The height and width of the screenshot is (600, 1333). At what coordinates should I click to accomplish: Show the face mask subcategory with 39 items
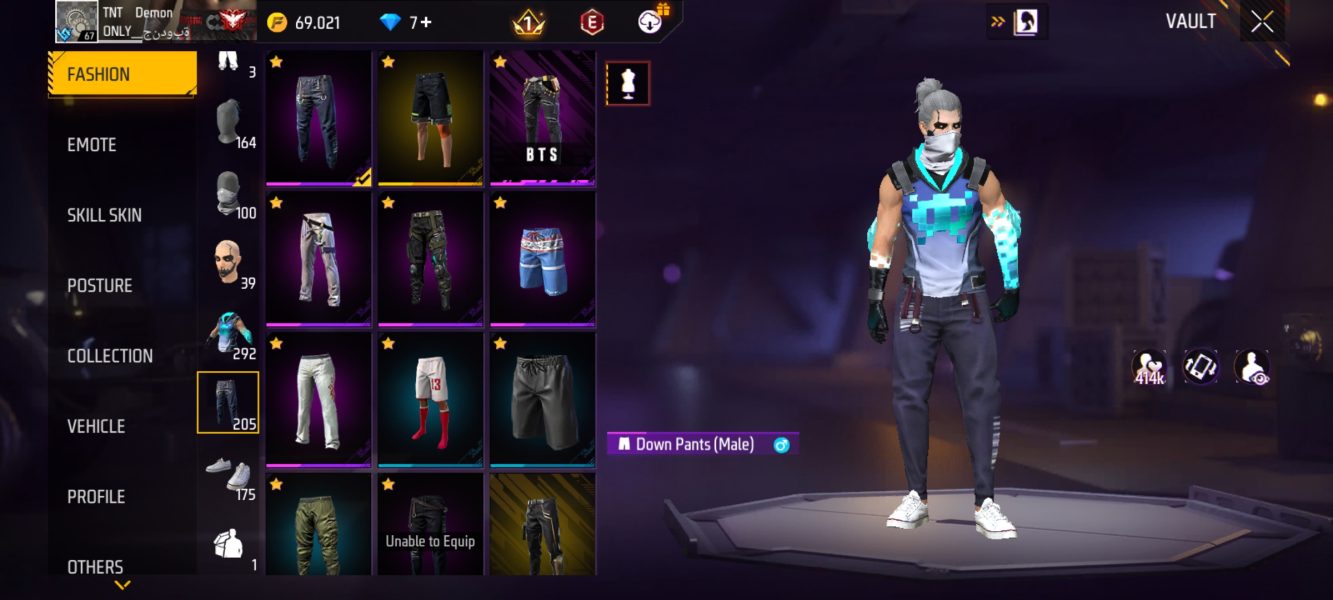tap(228, 263)
